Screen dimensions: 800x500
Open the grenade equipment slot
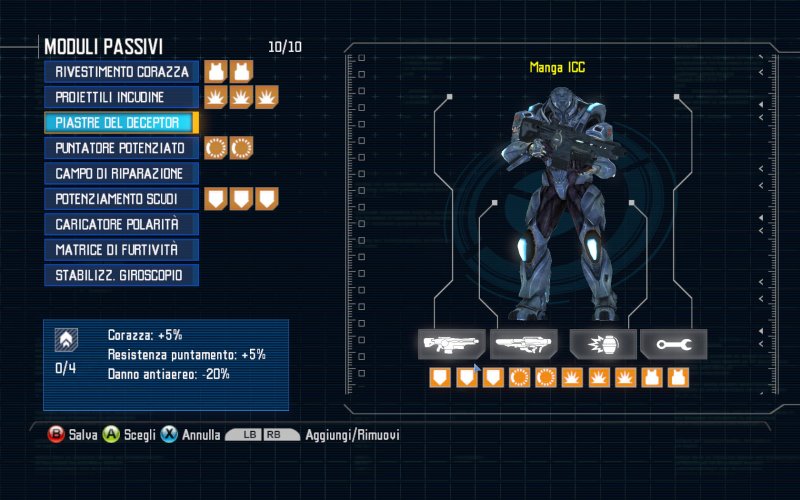click(603, 344)
